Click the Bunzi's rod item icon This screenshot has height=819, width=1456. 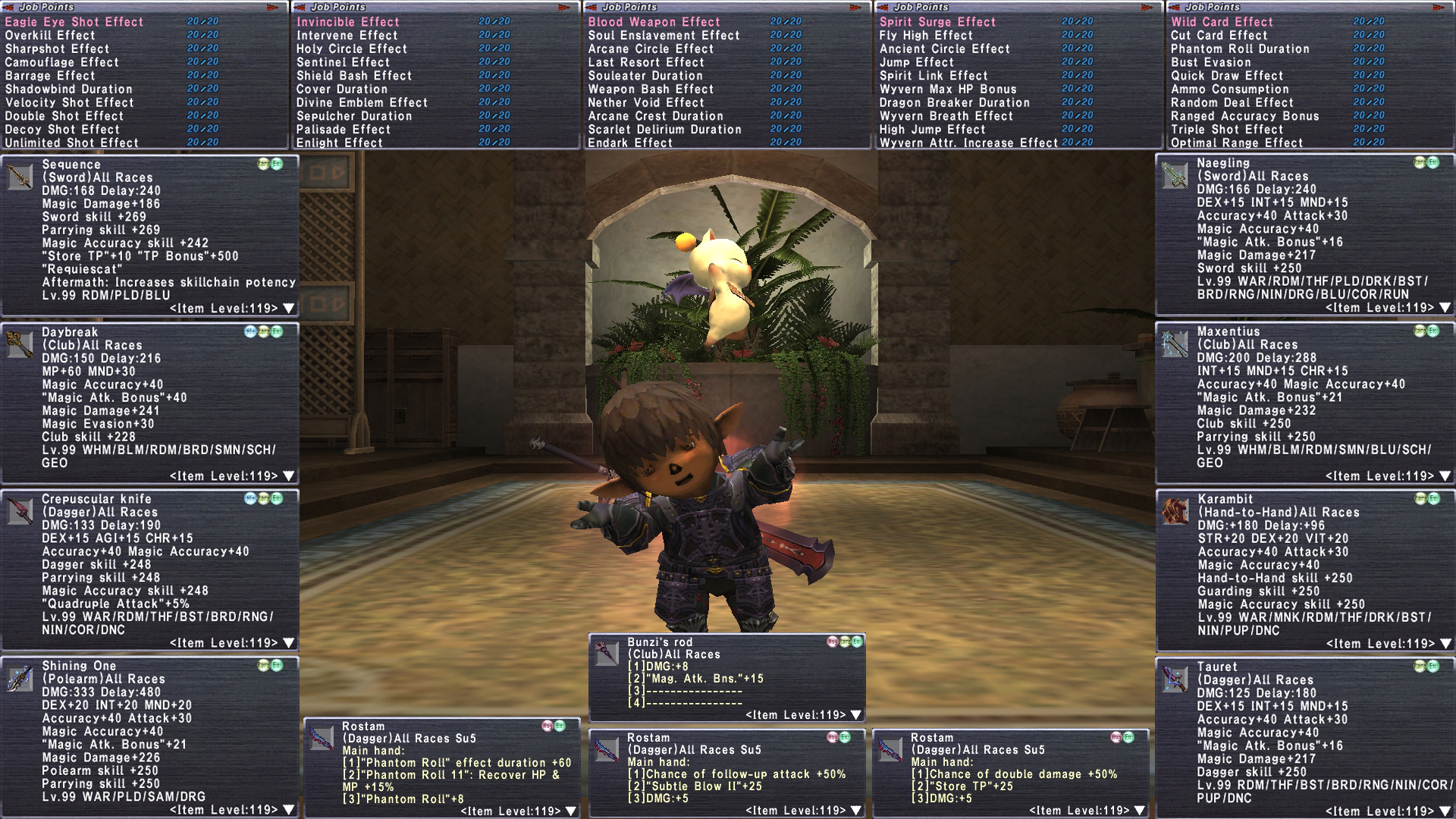607,654
